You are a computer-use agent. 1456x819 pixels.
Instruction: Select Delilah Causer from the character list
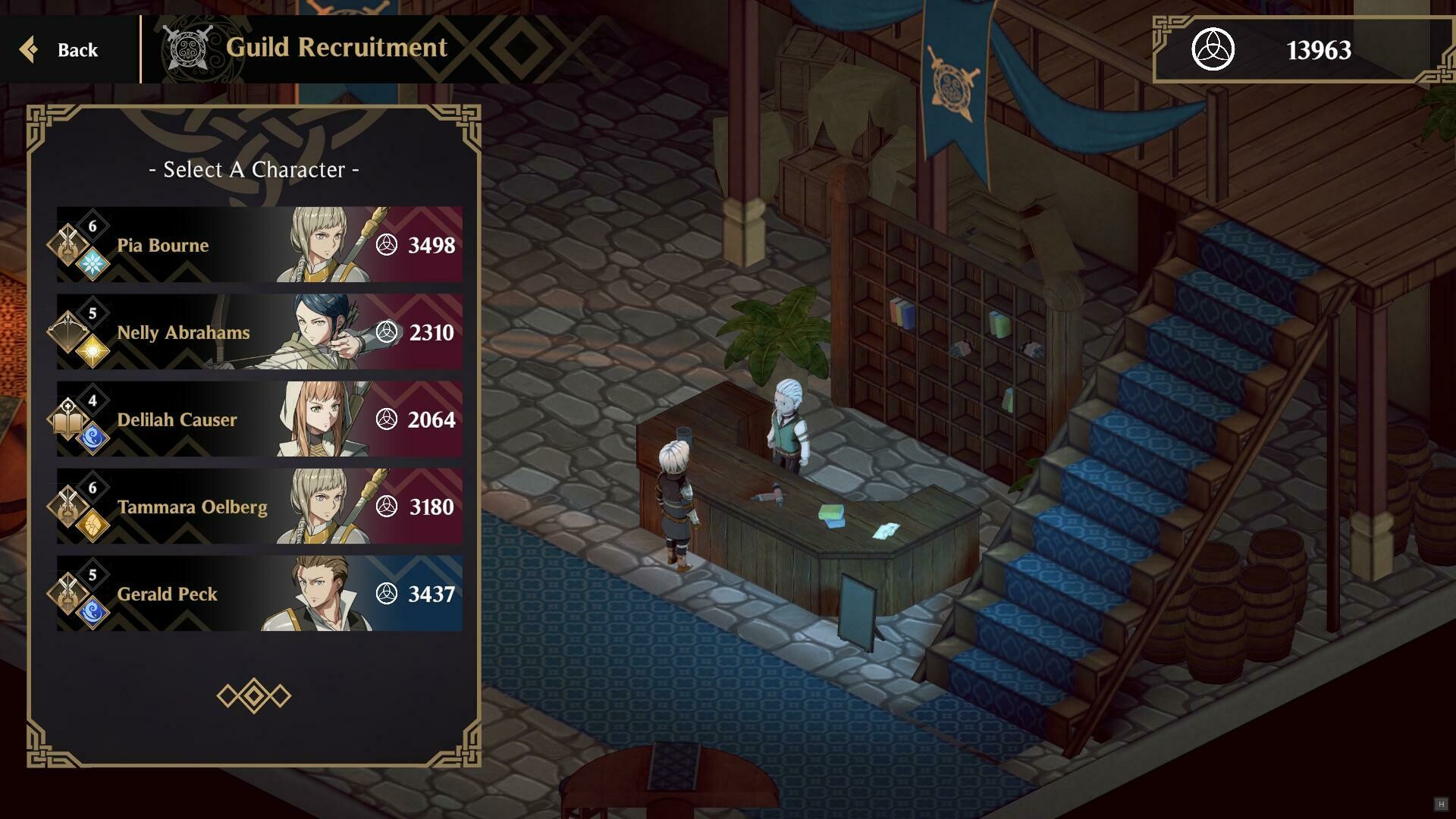pos(258,419)
